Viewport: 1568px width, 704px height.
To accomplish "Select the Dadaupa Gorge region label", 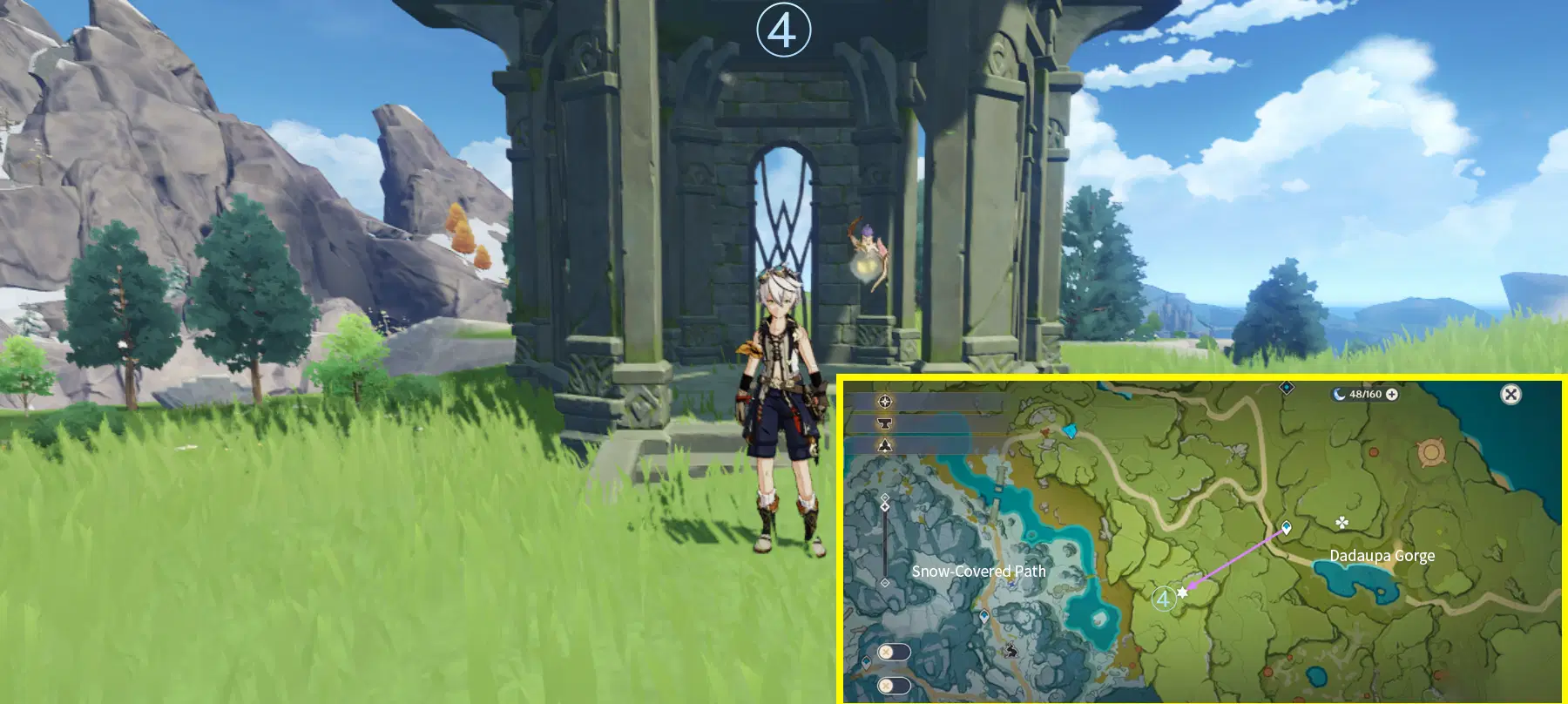I will tap(1383, 556).
